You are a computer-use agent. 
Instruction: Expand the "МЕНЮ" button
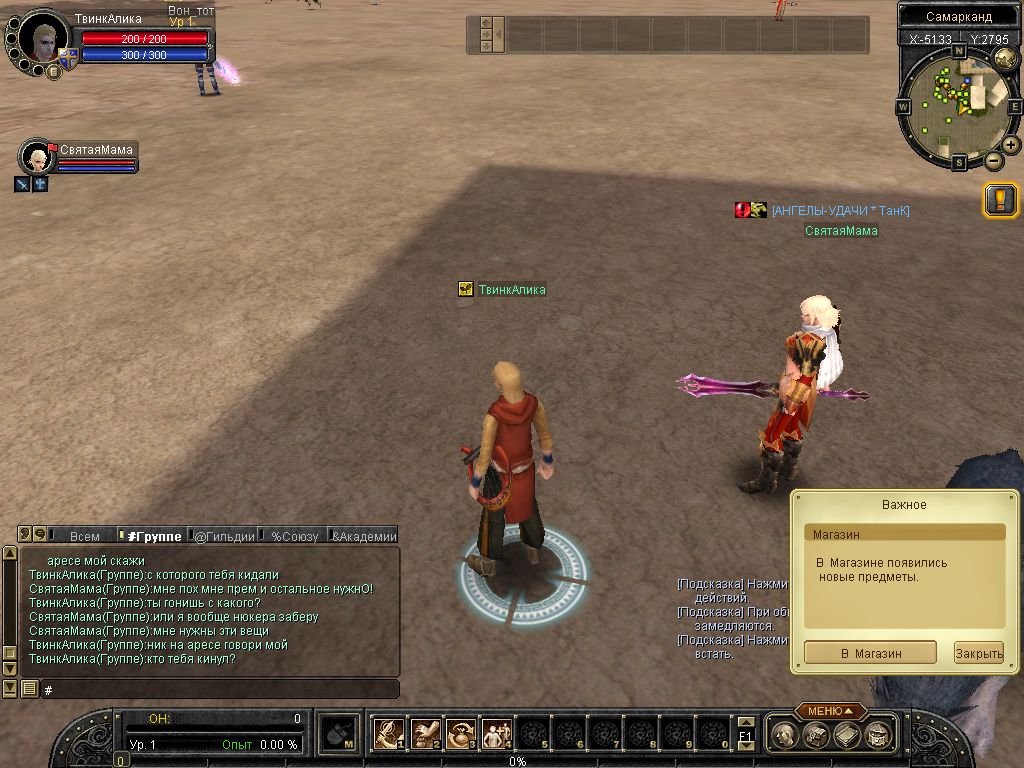tap(830, 711)
